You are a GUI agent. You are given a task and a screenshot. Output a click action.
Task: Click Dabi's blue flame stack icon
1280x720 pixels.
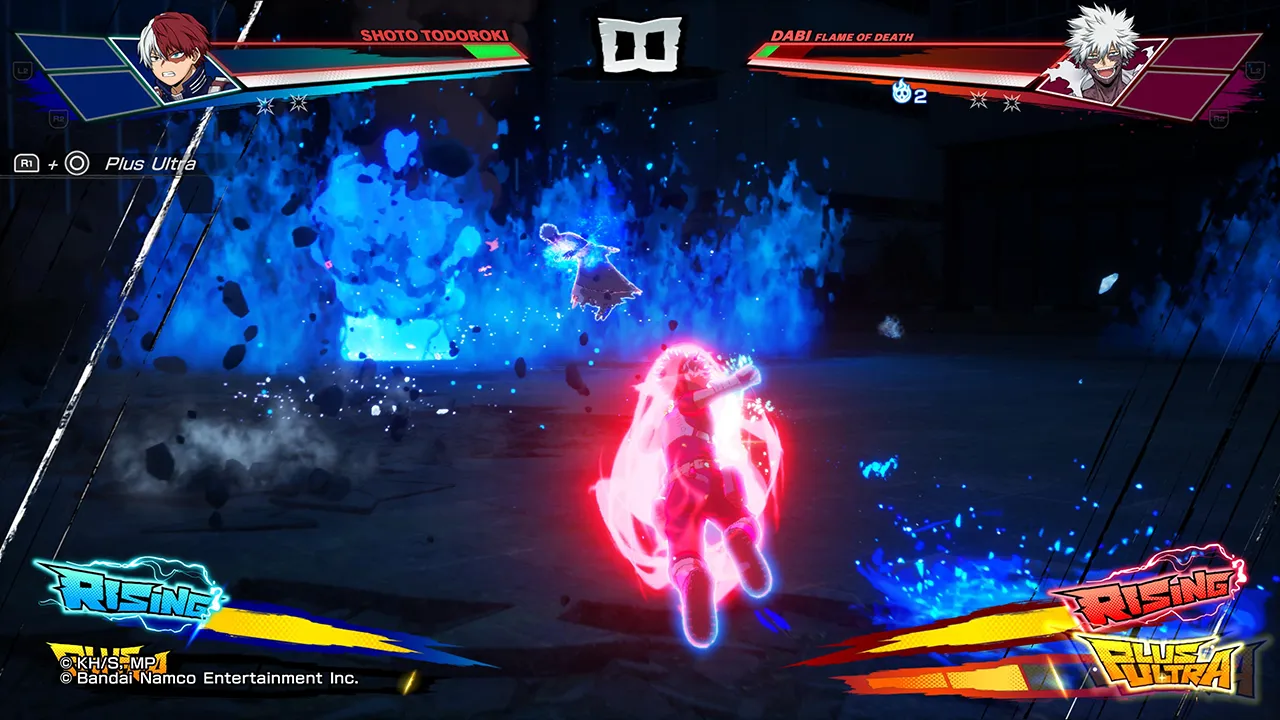pos(901,93)
